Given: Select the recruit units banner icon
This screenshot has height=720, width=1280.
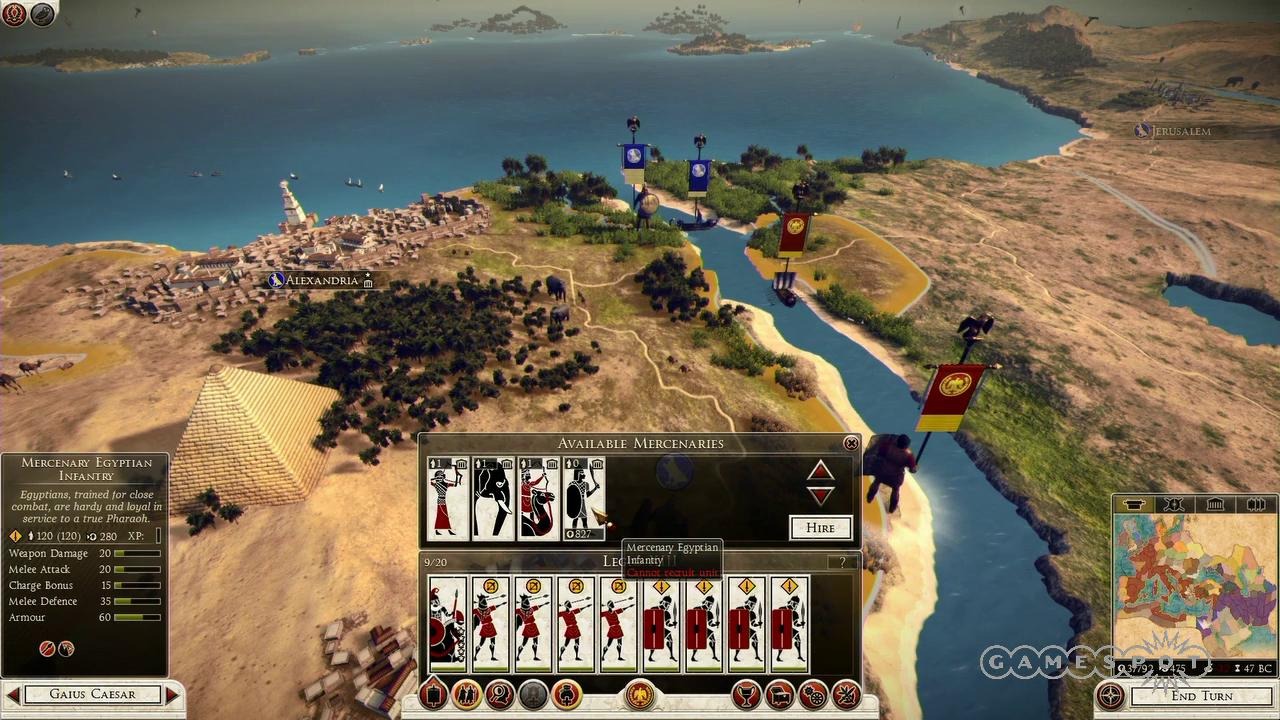Looking at the screenshot, I should [x=432, y=694].
